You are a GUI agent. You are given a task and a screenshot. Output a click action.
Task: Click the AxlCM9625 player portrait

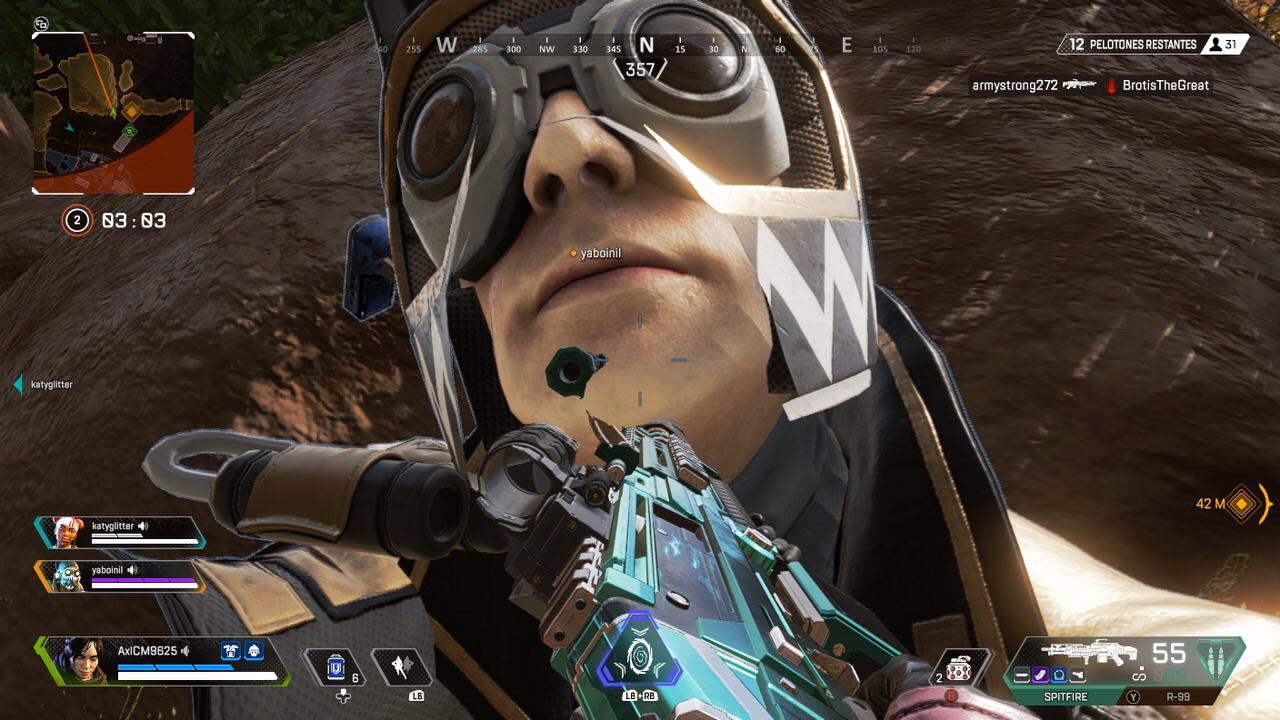pyautogui.click(x=67, y=660)
